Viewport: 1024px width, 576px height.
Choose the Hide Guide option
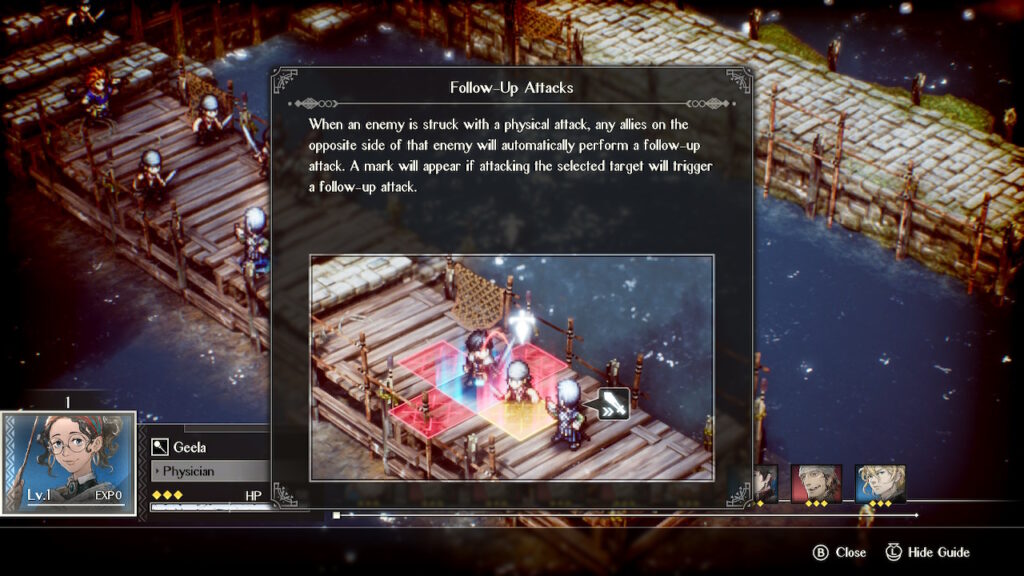[x=938, y=552]
